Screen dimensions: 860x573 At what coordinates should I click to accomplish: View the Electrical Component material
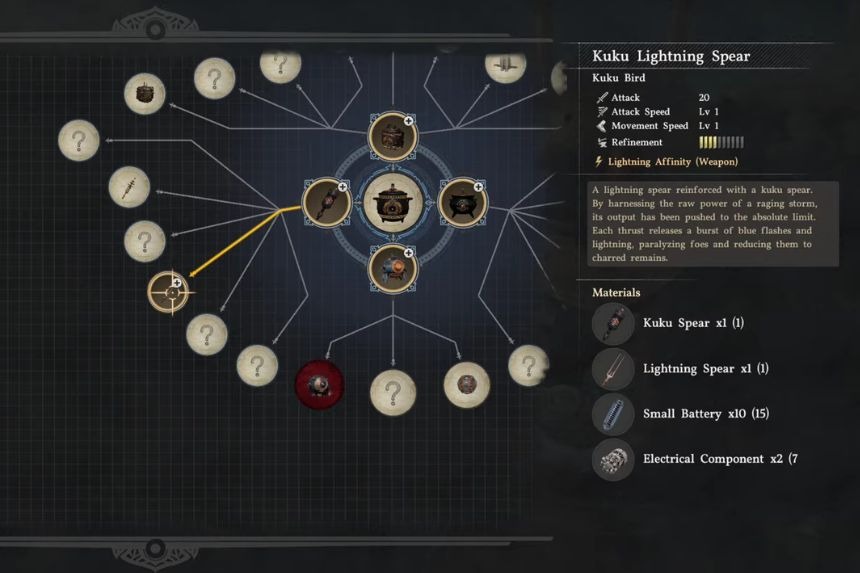point(613,459)
